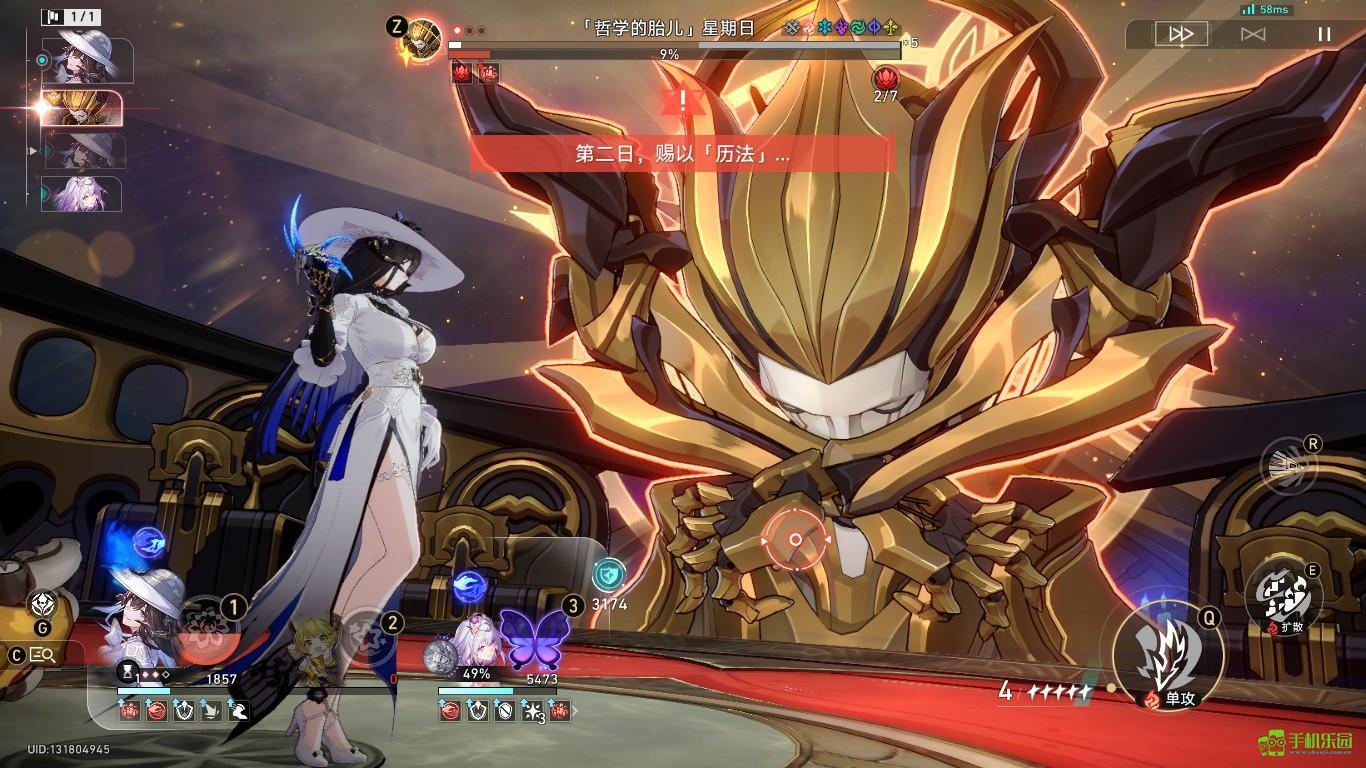Pause the battle

click(1324, 34)
